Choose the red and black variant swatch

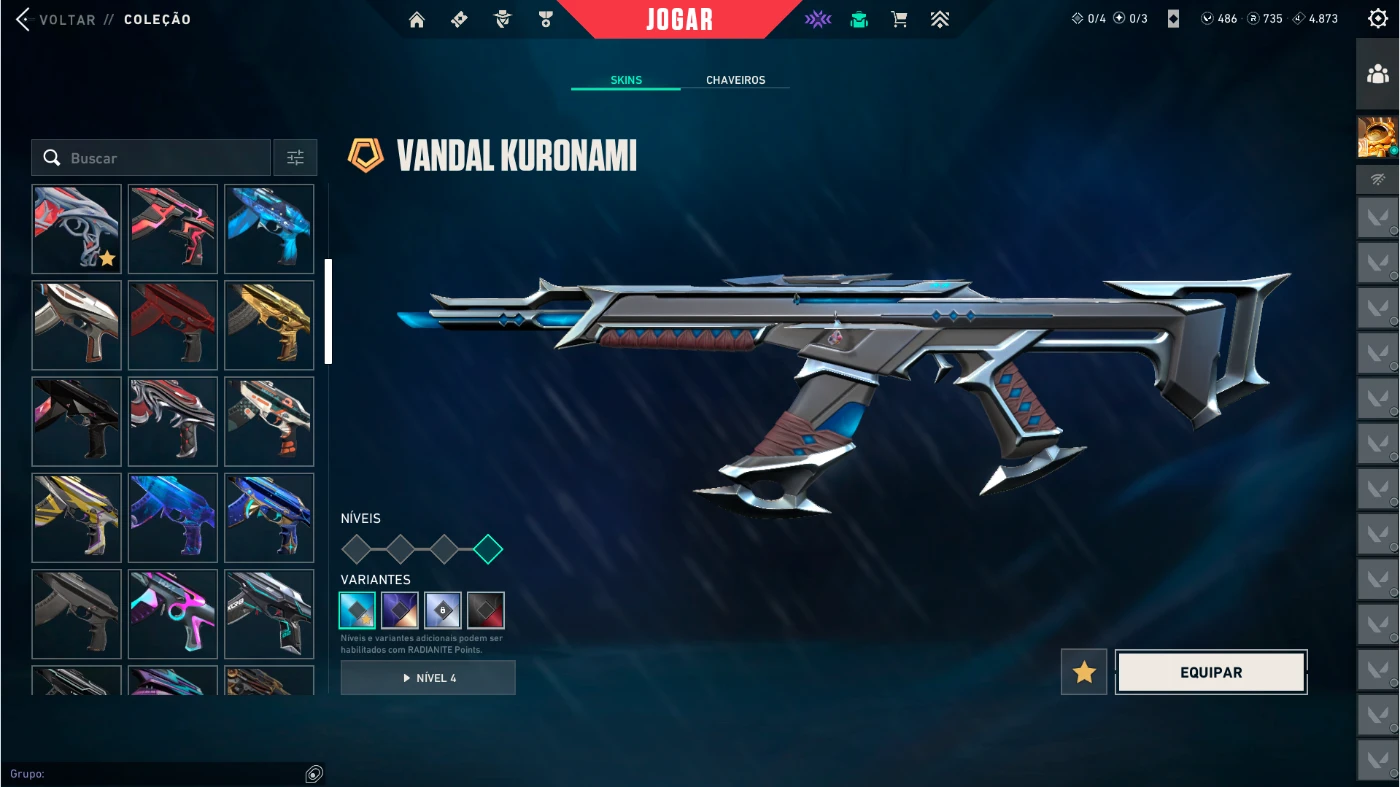(x=486, y=610)
